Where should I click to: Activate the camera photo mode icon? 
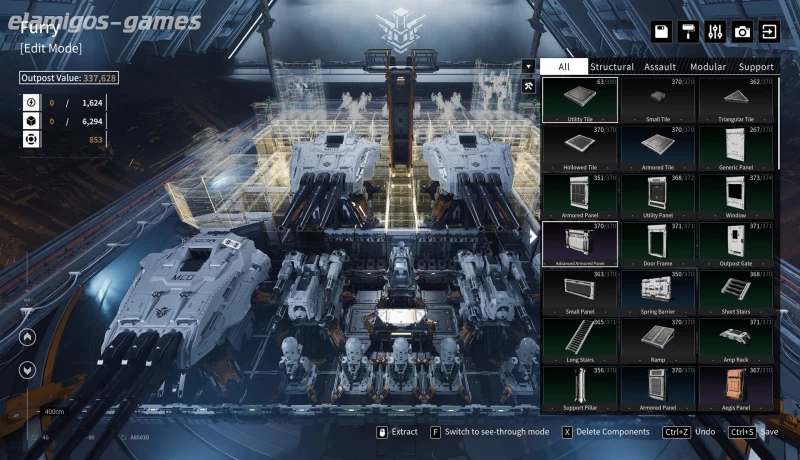pos(742,32)
